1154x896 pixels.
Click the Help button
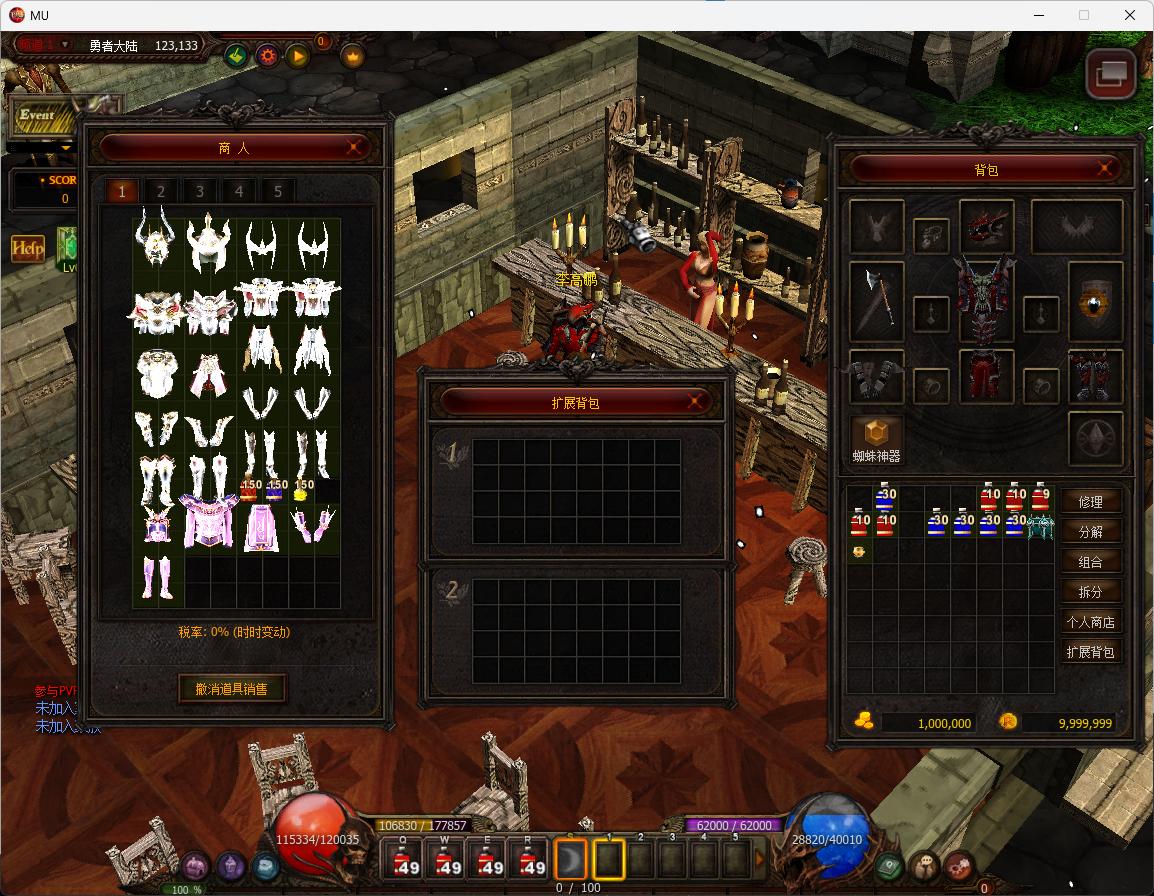pyautogui.click(x=27, y=248)
